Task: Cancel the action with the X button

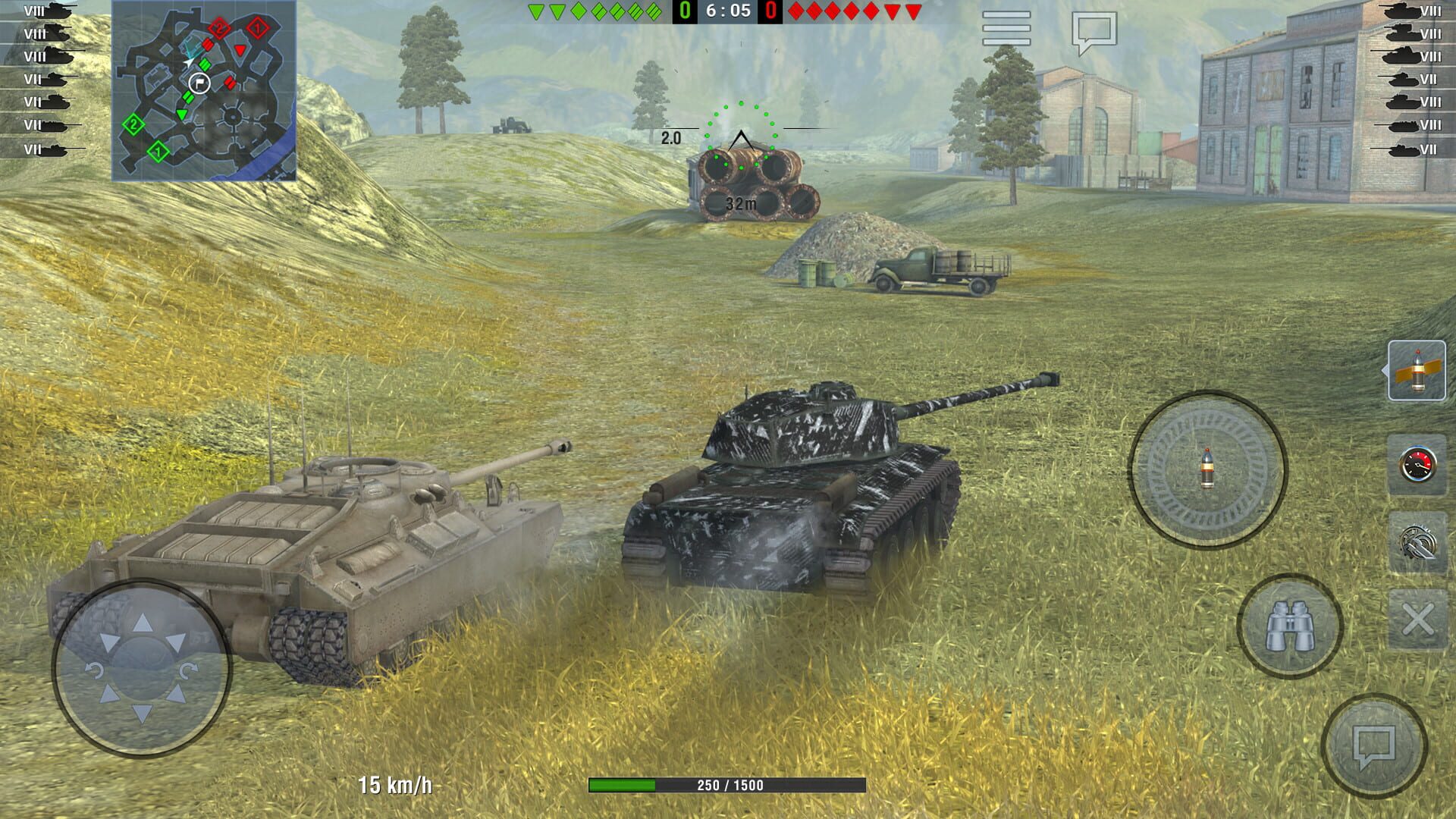Action: [1417, 618]
